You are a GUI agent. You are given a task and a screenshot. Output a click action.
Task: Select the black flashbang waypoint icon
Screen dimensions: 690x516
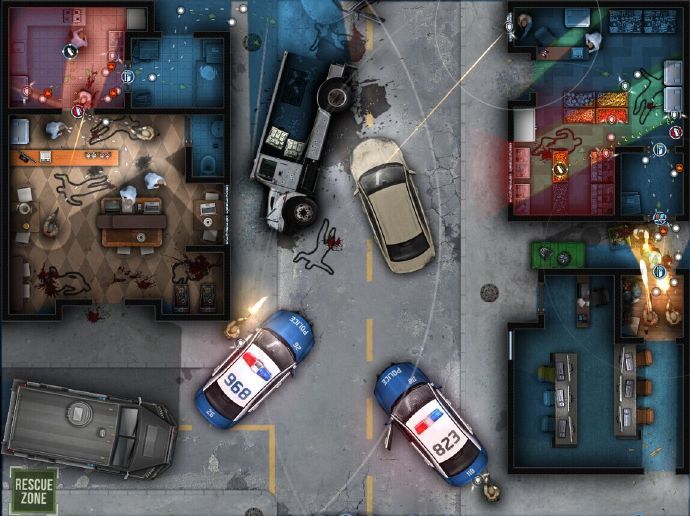[70, 51]
